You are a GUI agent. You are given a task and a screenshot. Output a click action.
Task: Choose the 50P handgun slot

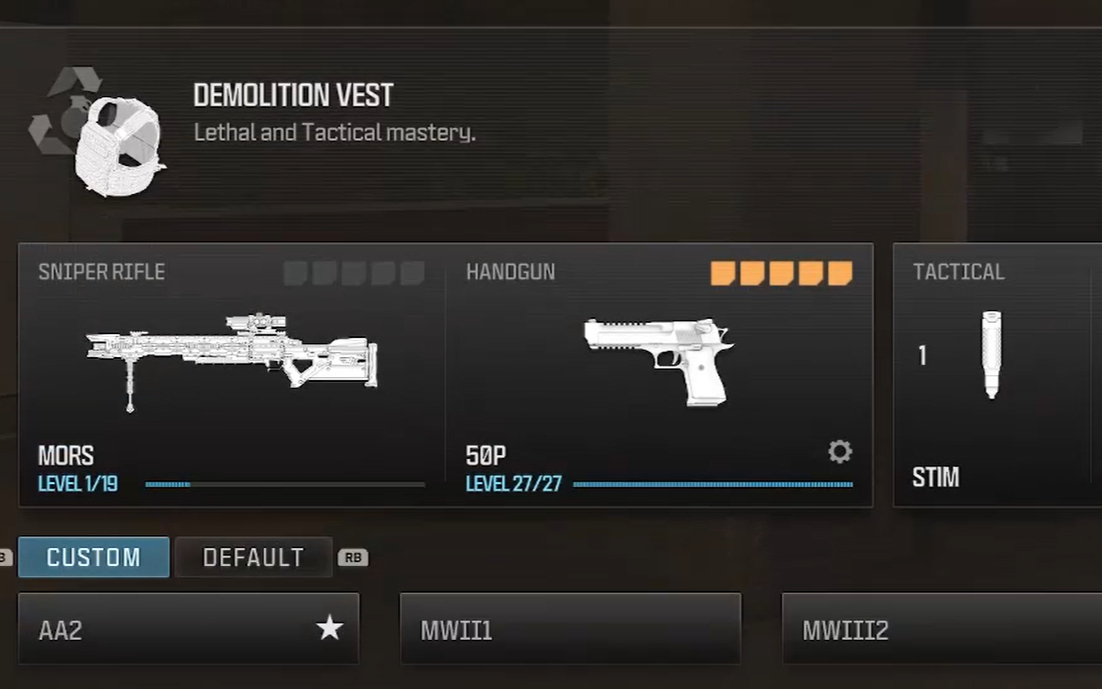click(658, 375)
